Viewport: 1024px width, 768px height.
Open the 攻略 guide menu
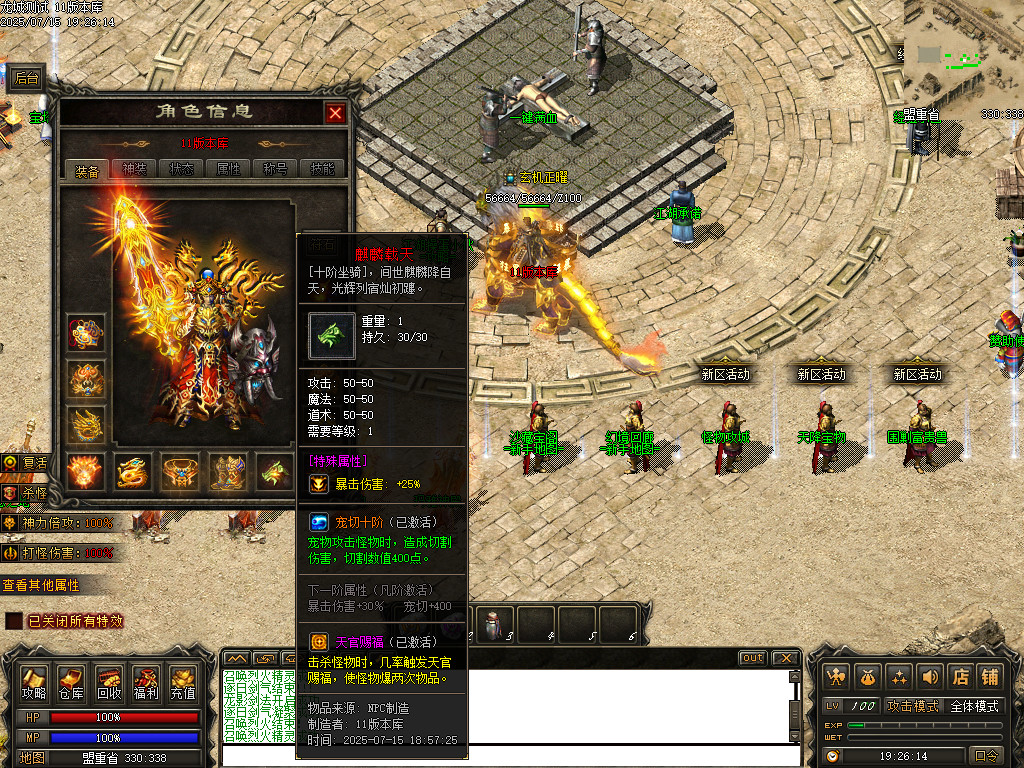coord(34,683)
